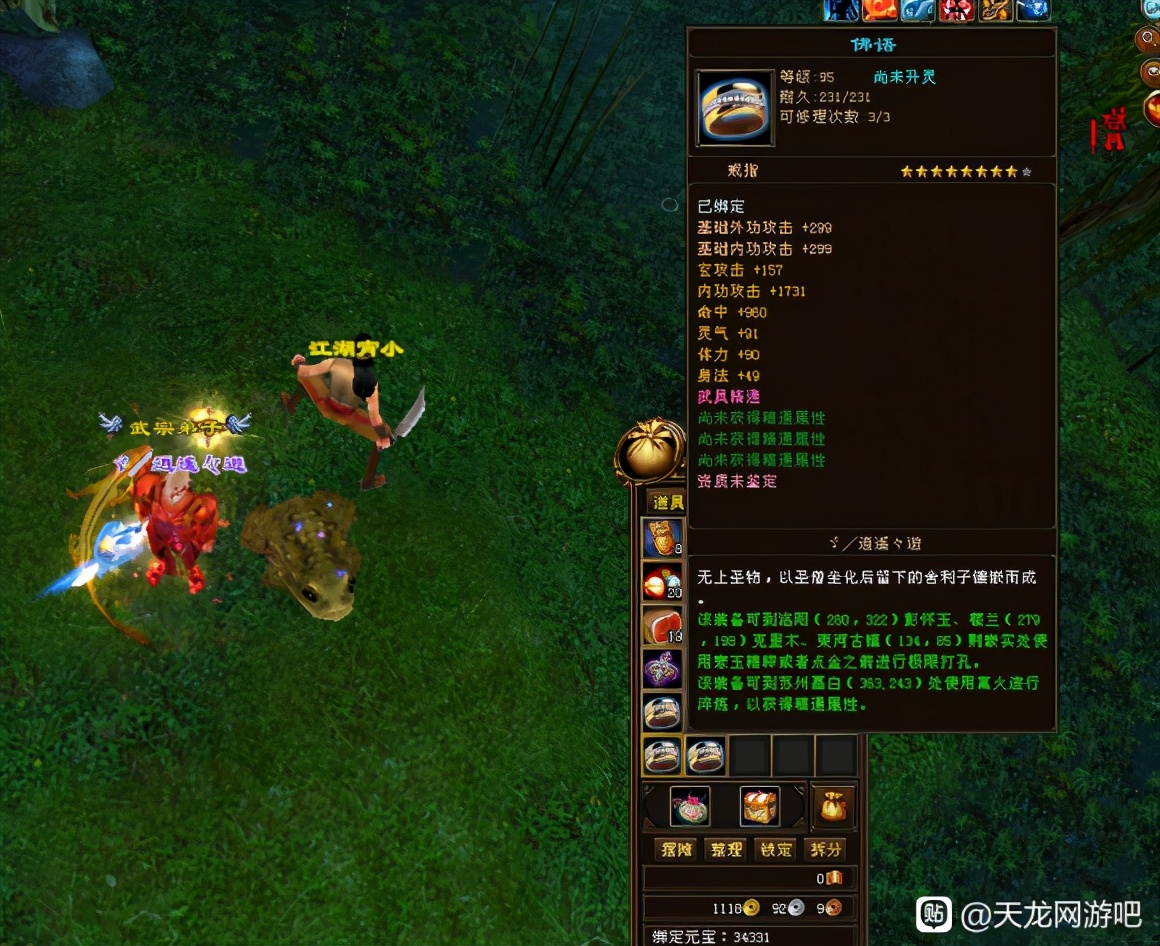1160x946 pixels.
Task: Click the 锁定 (lock) button
Action: pyautogui.click(x=776, y=849)
